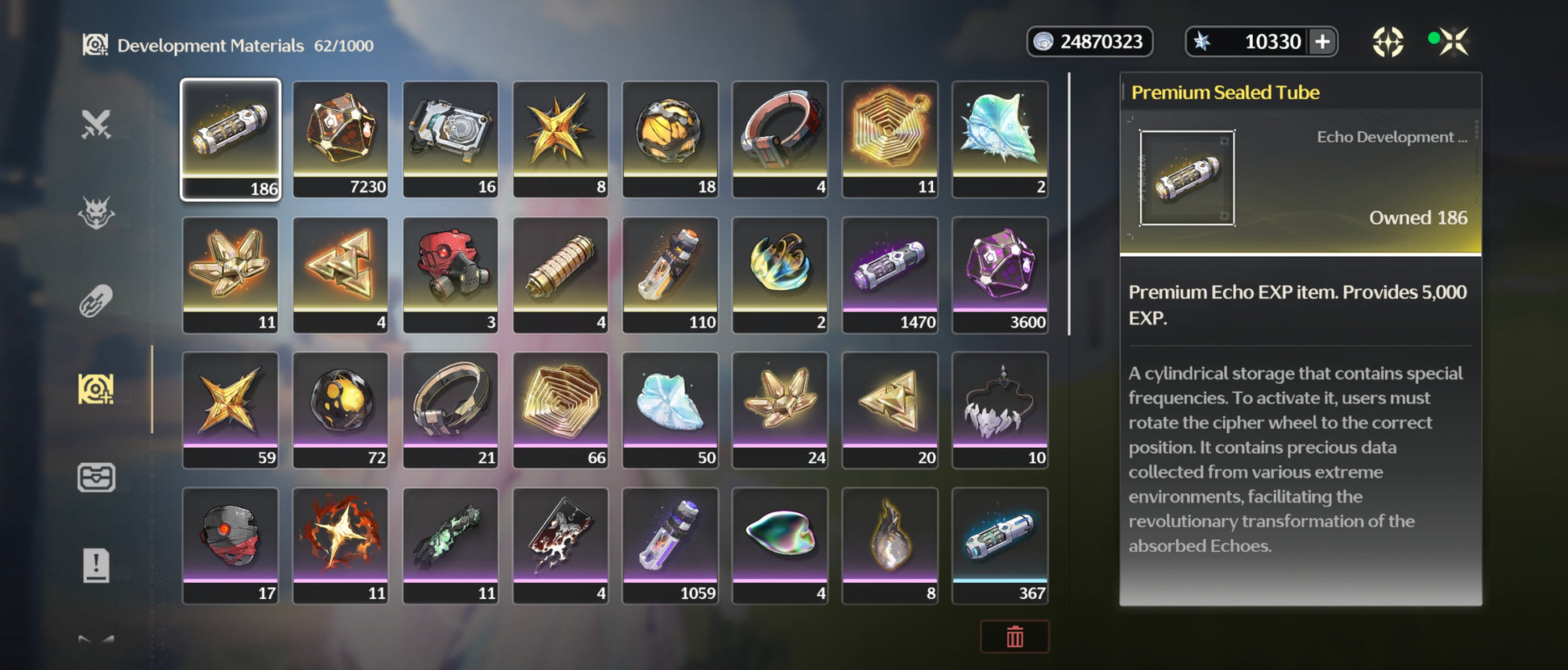This screenshot has width=1568, height=670.
Task: Open the red trash can delete button
Action: click(x=1014, y=637)
